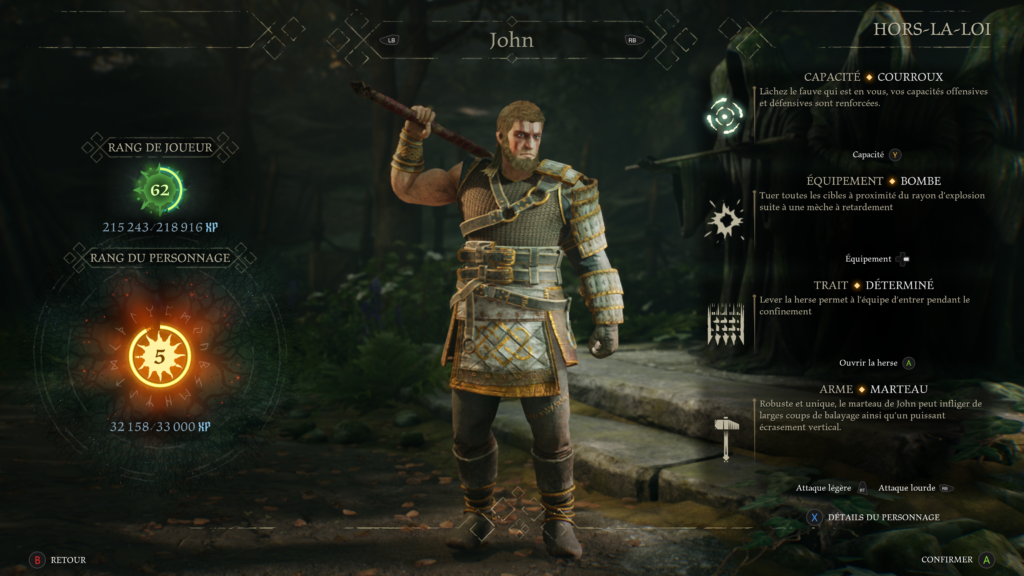
Task: Click the character rank 5 emblem
Action: [160, 356]
